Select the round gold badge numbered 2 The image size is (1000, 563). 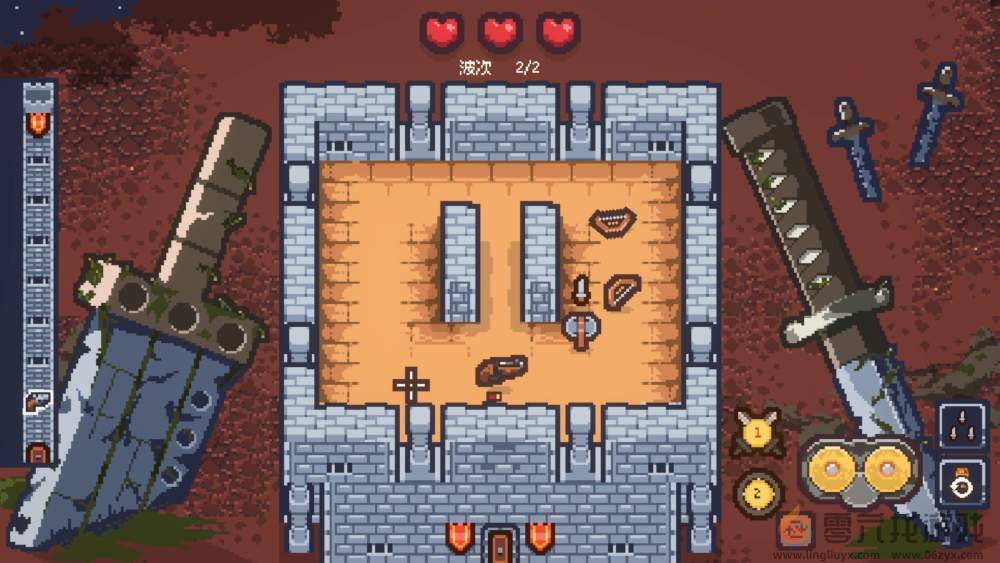coord(757,492)
